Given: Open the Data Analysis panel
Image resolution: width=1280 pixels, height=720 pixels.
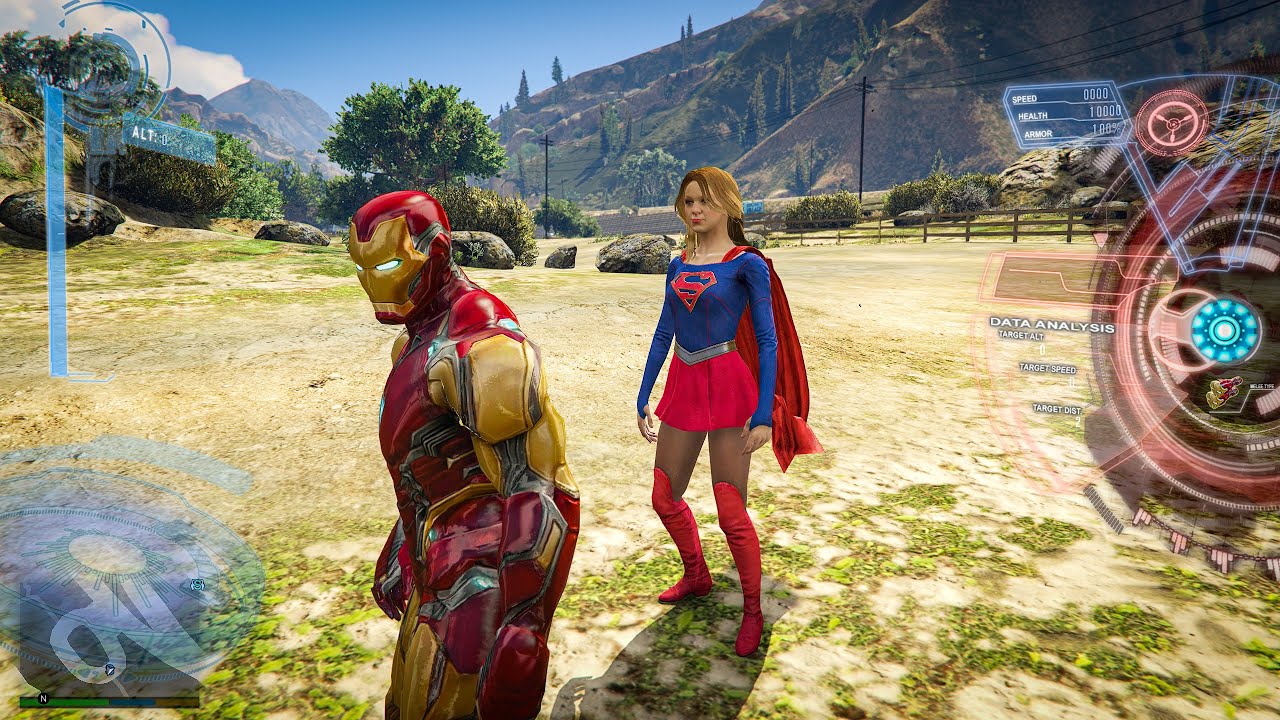Looking at the screenshot, I should [x=1051, y=326].
